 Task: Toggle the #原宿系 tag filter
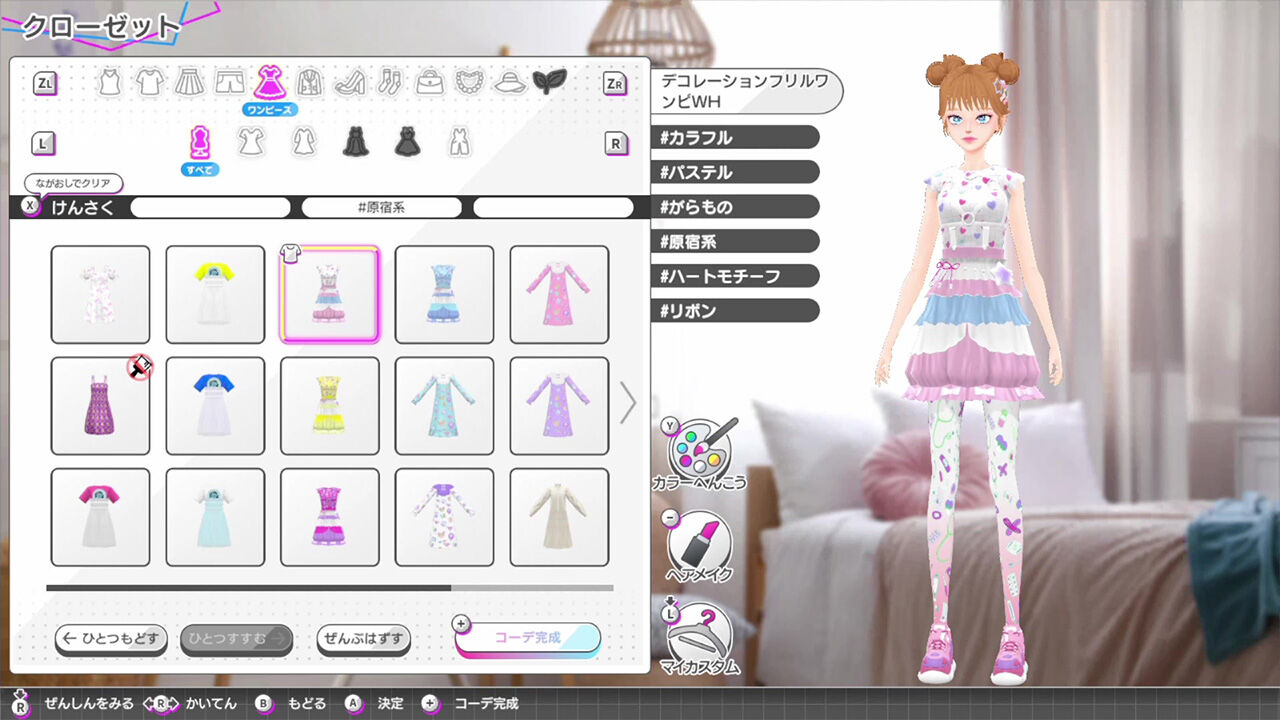(381, 207)
